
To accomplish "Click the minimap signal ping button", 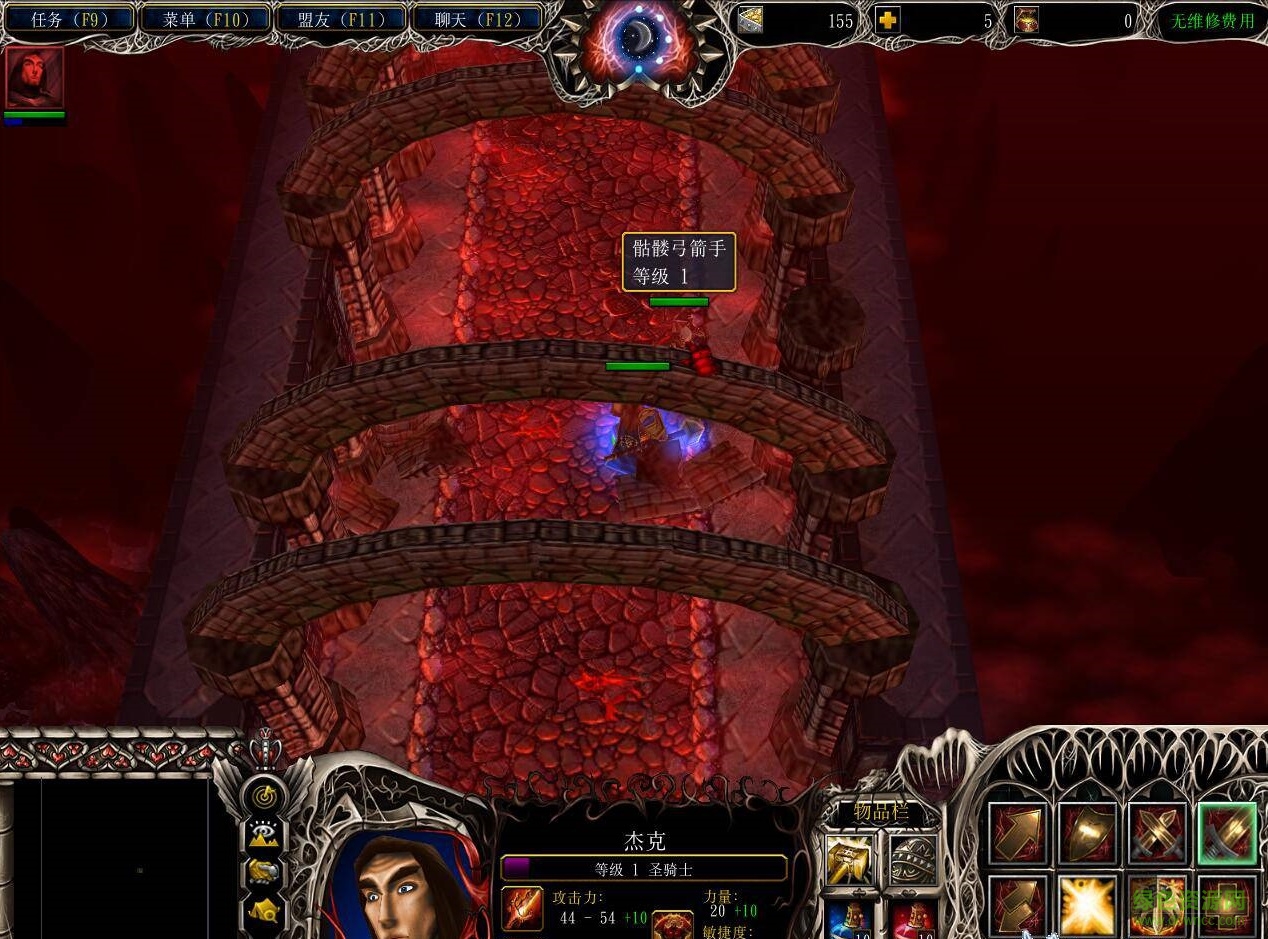I will coord(265,797).
